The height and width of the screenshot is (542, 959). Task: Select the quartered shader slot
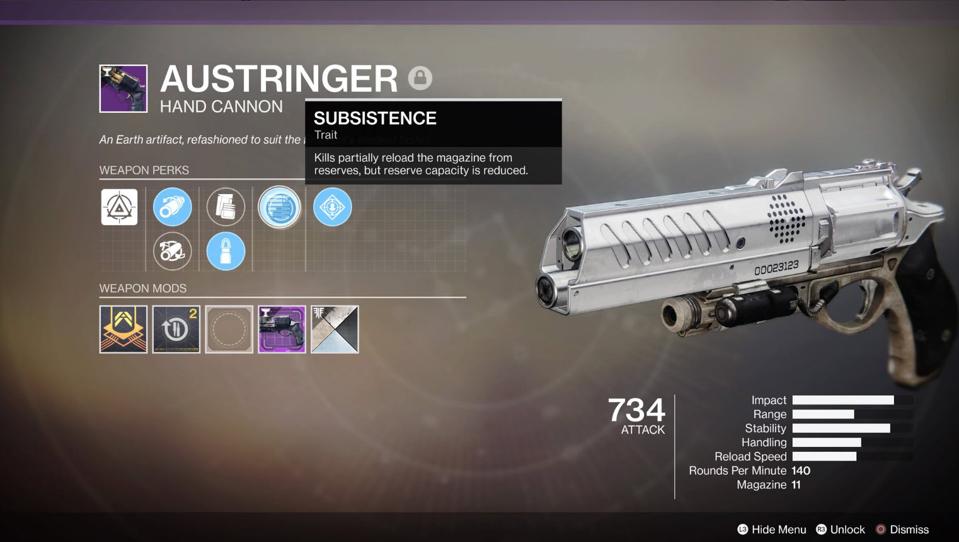click(x=335, y=329)
